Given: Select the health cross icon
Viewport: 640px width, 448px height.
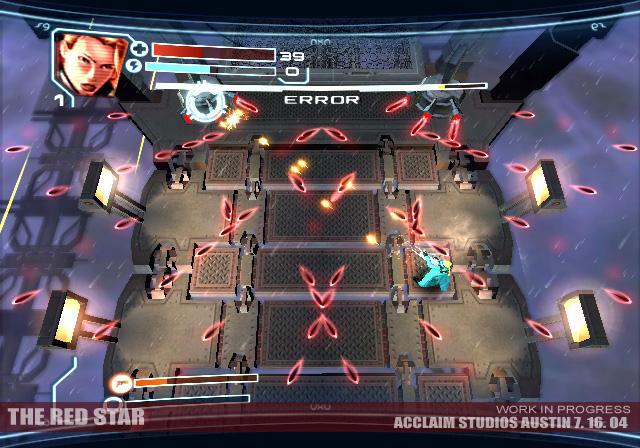Looking at the screenshot, I should (x=140, y=48).
